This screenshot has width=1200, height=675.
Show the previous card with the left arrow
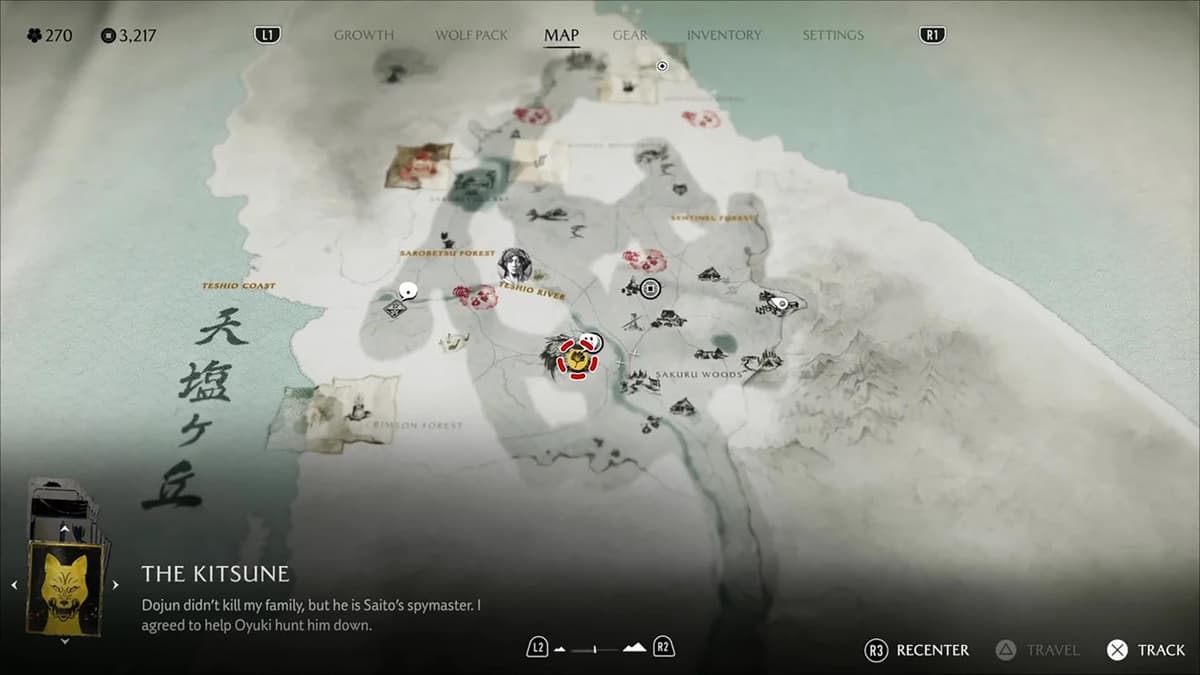point(14,585)
